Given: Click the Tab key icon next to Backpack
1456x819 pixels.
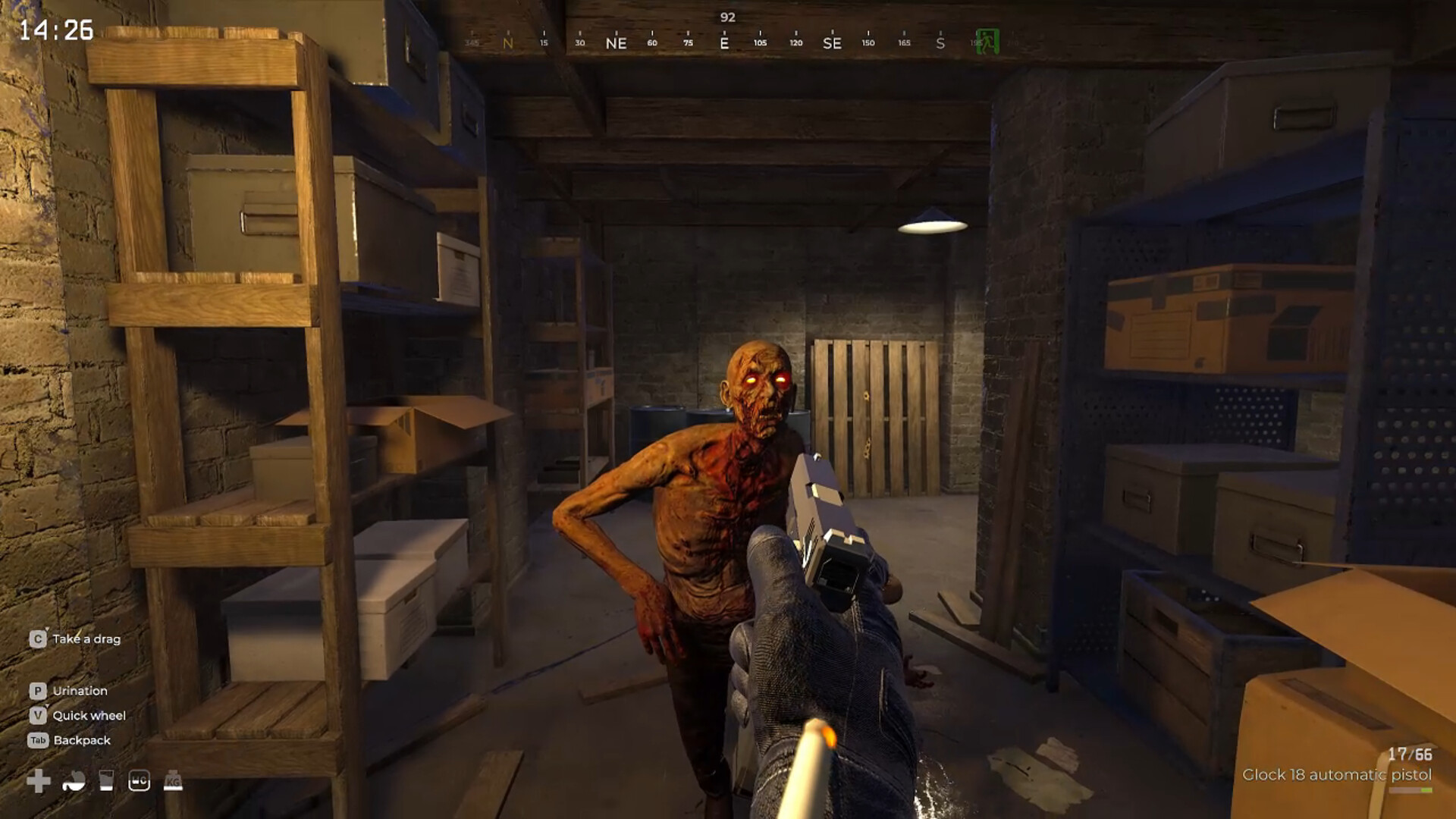Looking at the screenshot, I should 38,740.
